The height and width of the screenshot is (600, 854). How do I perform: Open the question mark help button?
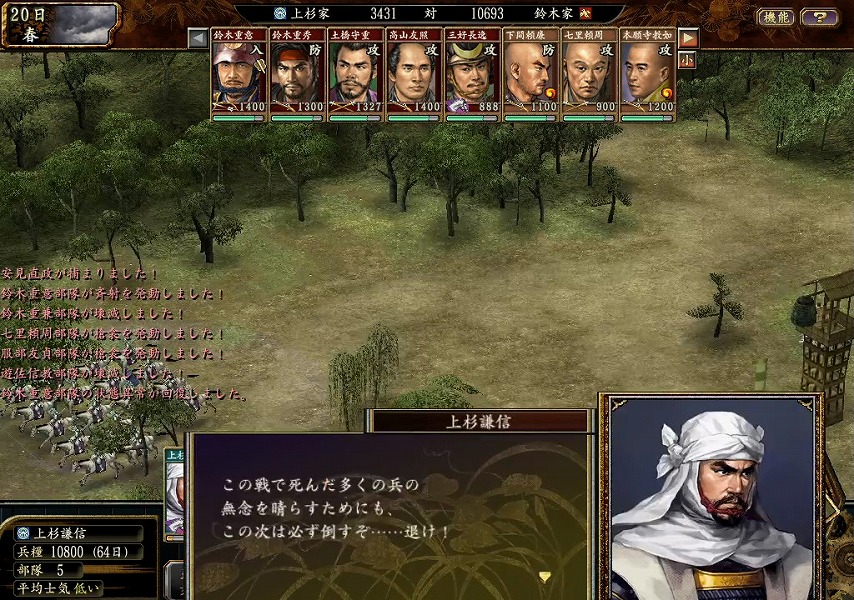819,17
